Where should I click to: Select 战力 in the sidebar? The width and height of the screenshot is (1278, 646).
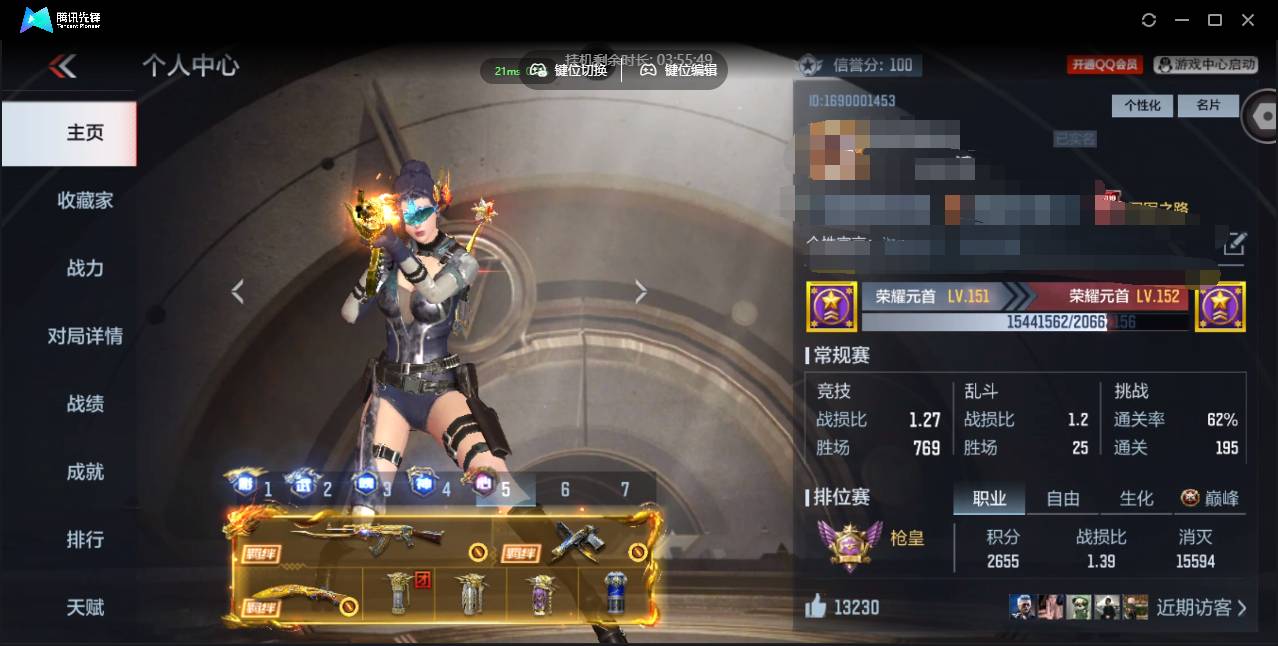(x=85, y=268)
